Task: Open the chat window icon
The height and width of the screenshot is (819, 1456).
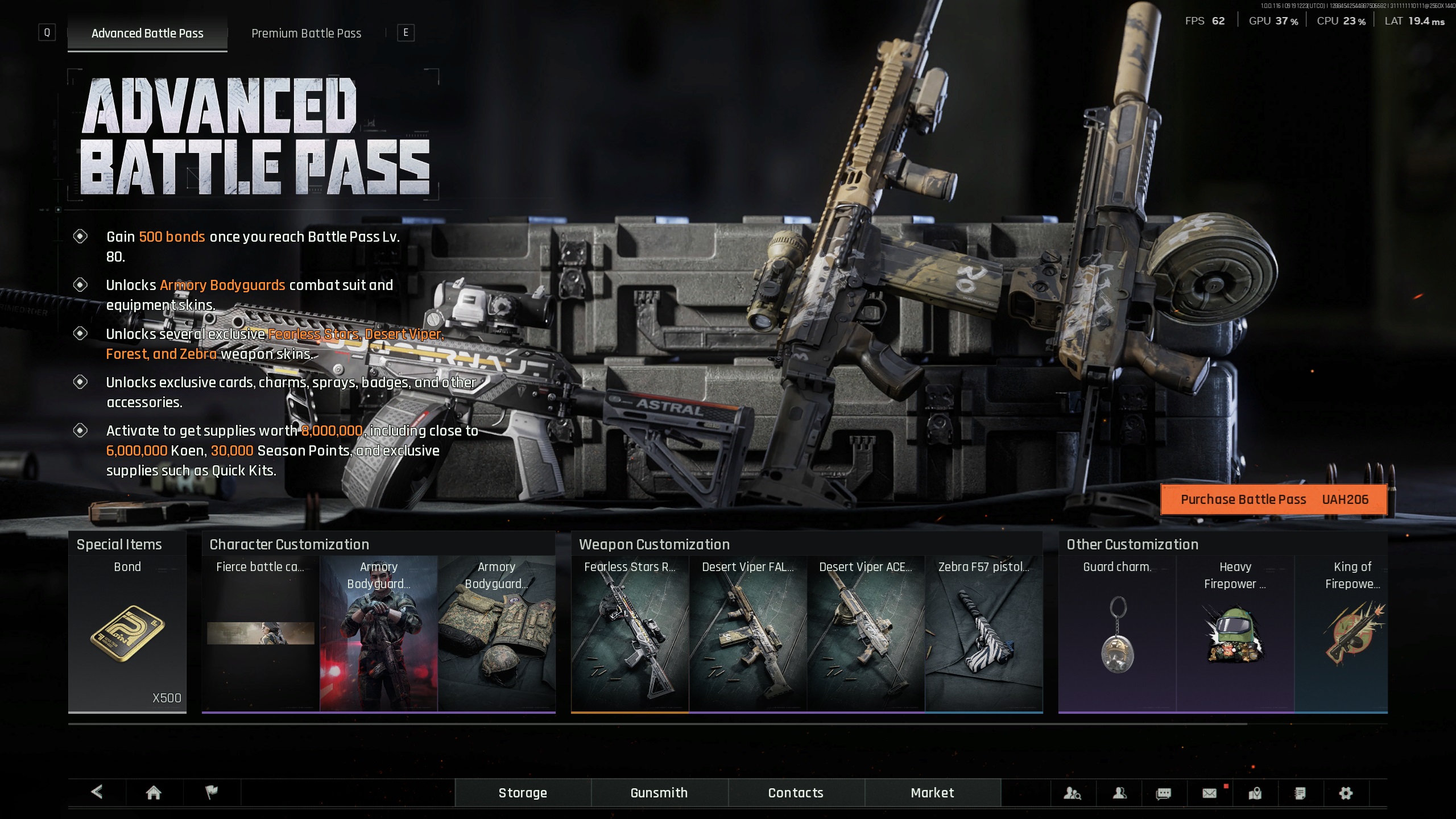Action: [x=1164, y=793]
